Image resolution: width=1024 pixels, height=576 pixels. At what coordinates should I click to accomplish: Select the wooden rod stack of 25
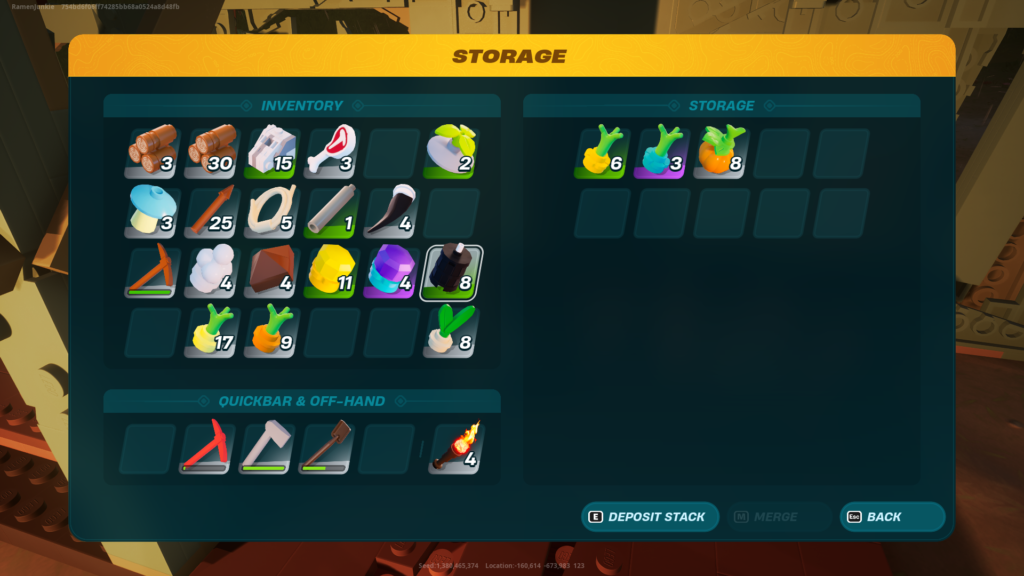click(x=212, y=212)
